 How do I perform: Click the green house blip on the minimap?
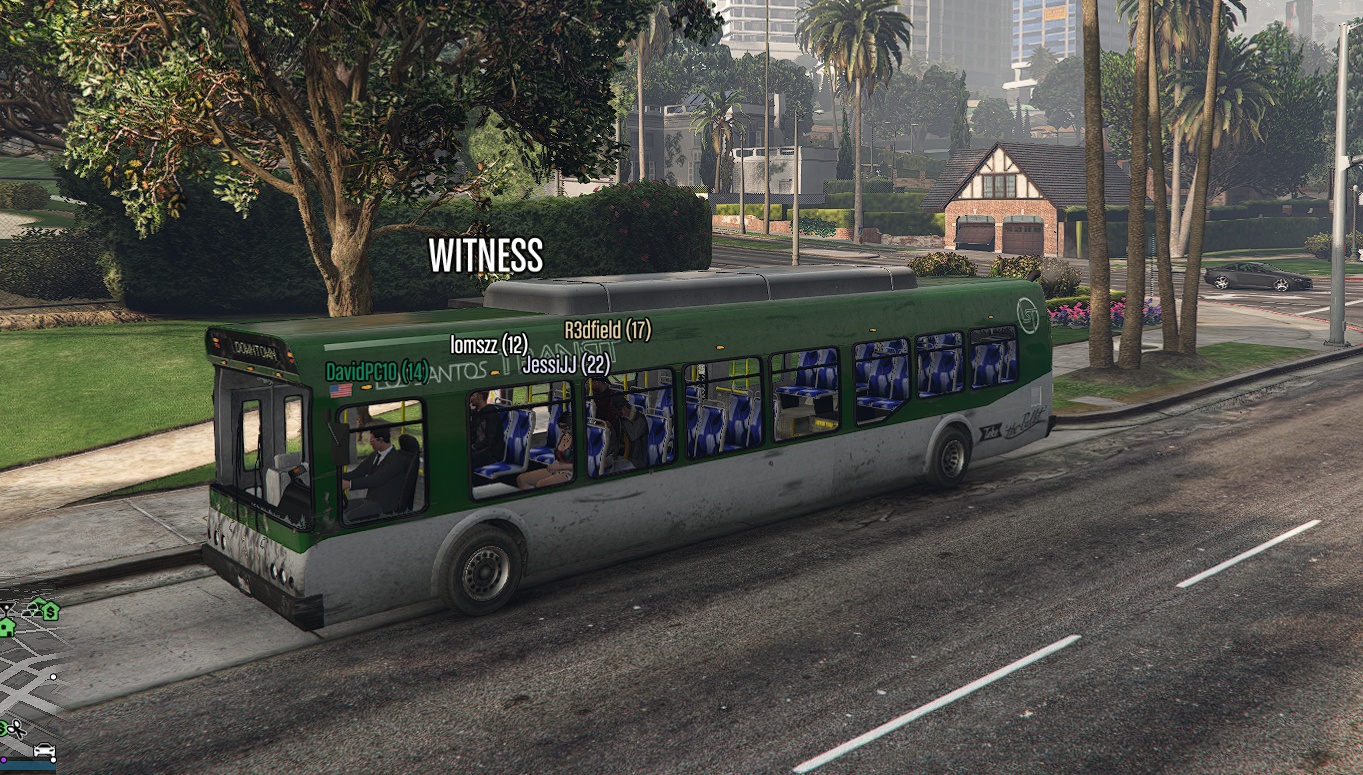click(x=7, y=628)
